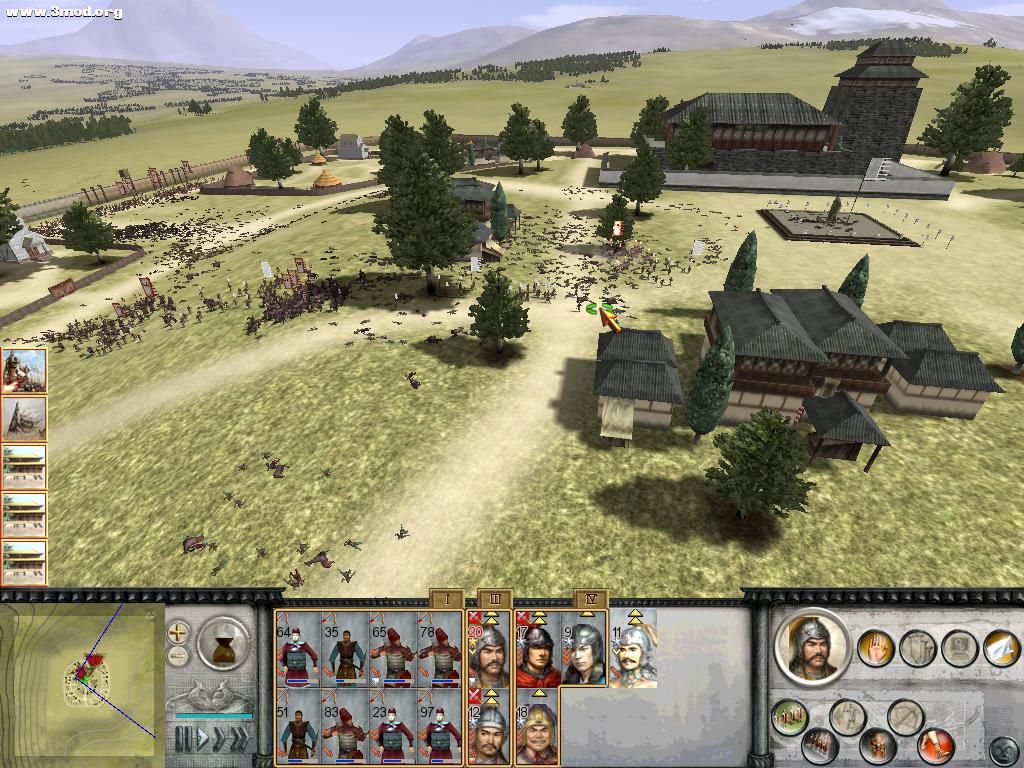Zoom in the minimap with plus button
The image size is (1024, 768).
[x=178, y=632]
